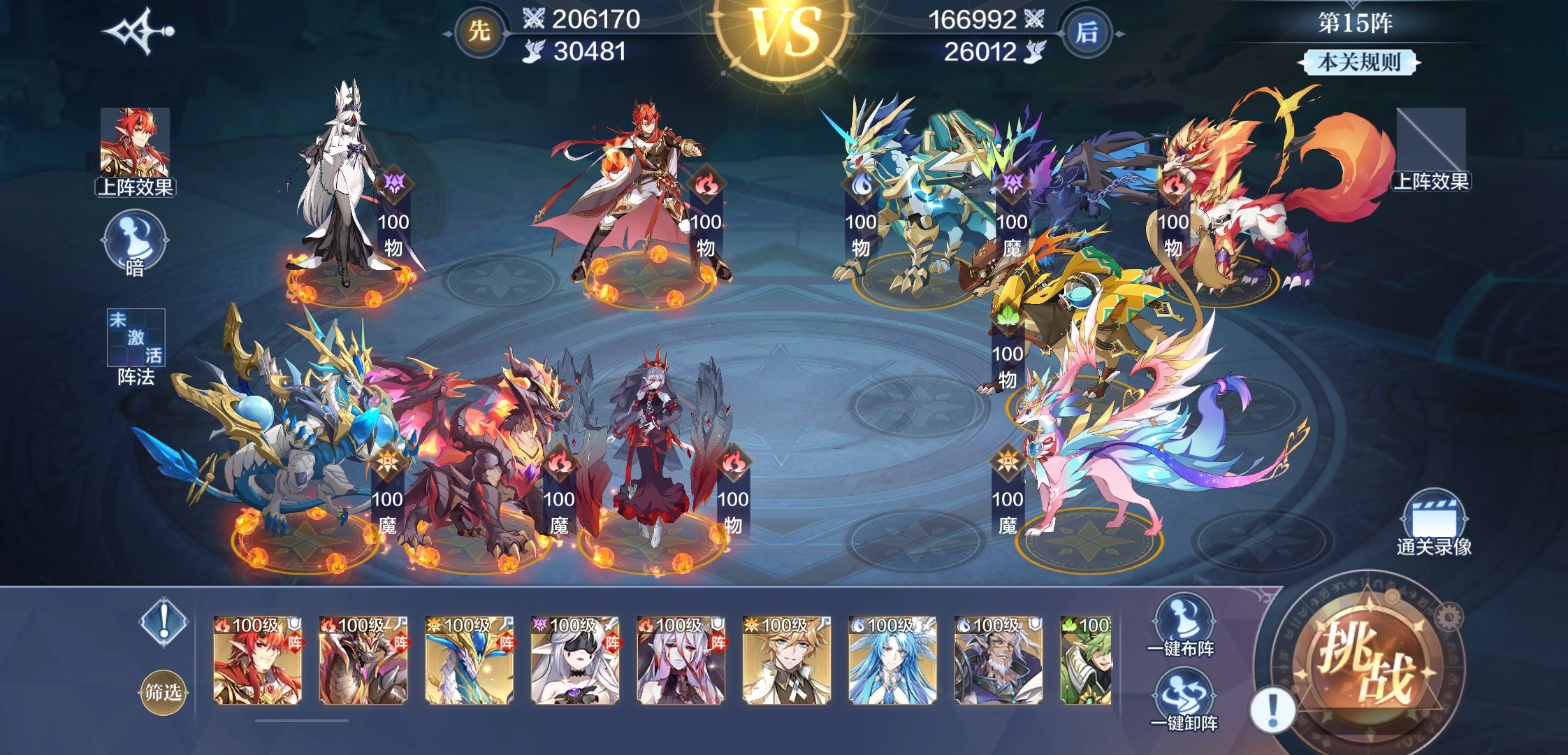1568x755 pixels.
Task: Select the blindfolded white-haired hero card
Action: click(575, 661)
